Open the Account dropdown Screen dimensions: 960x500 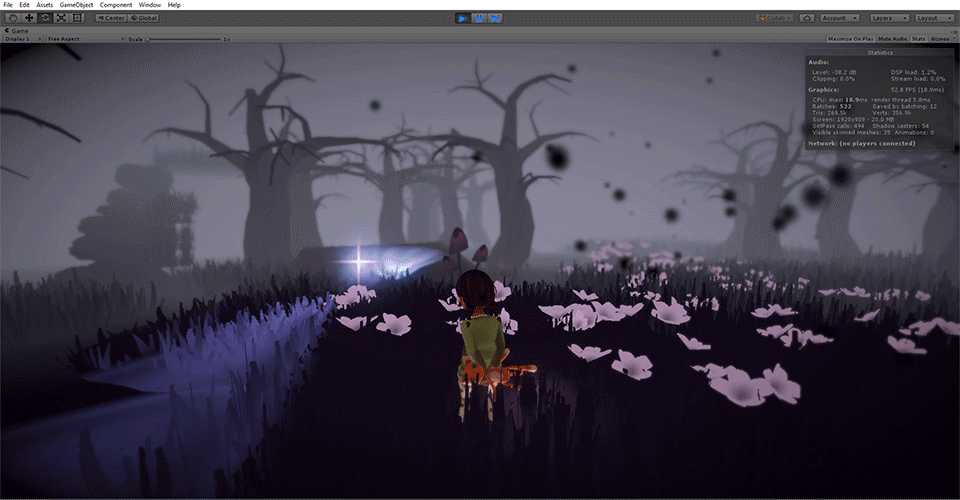[838, 18]
